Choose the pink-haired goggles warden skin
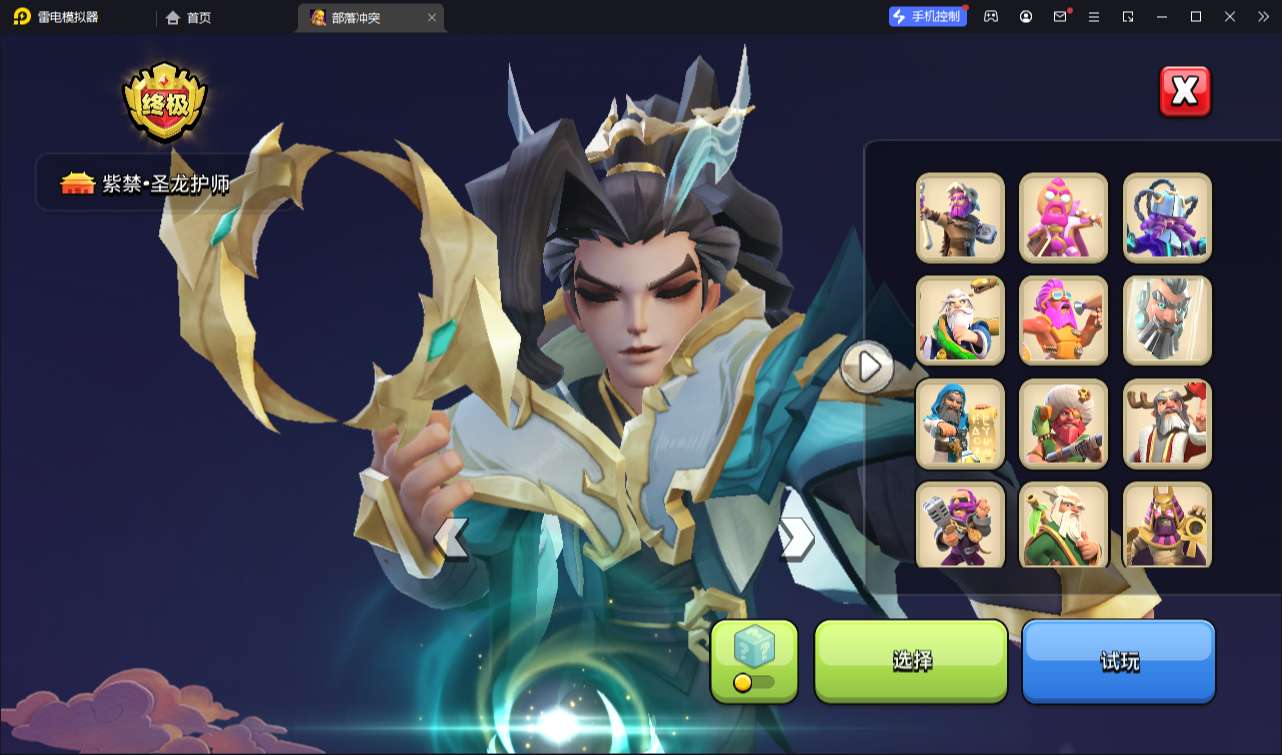The height and width of the screenshot is (755, 1282). tap(1063, 321)
